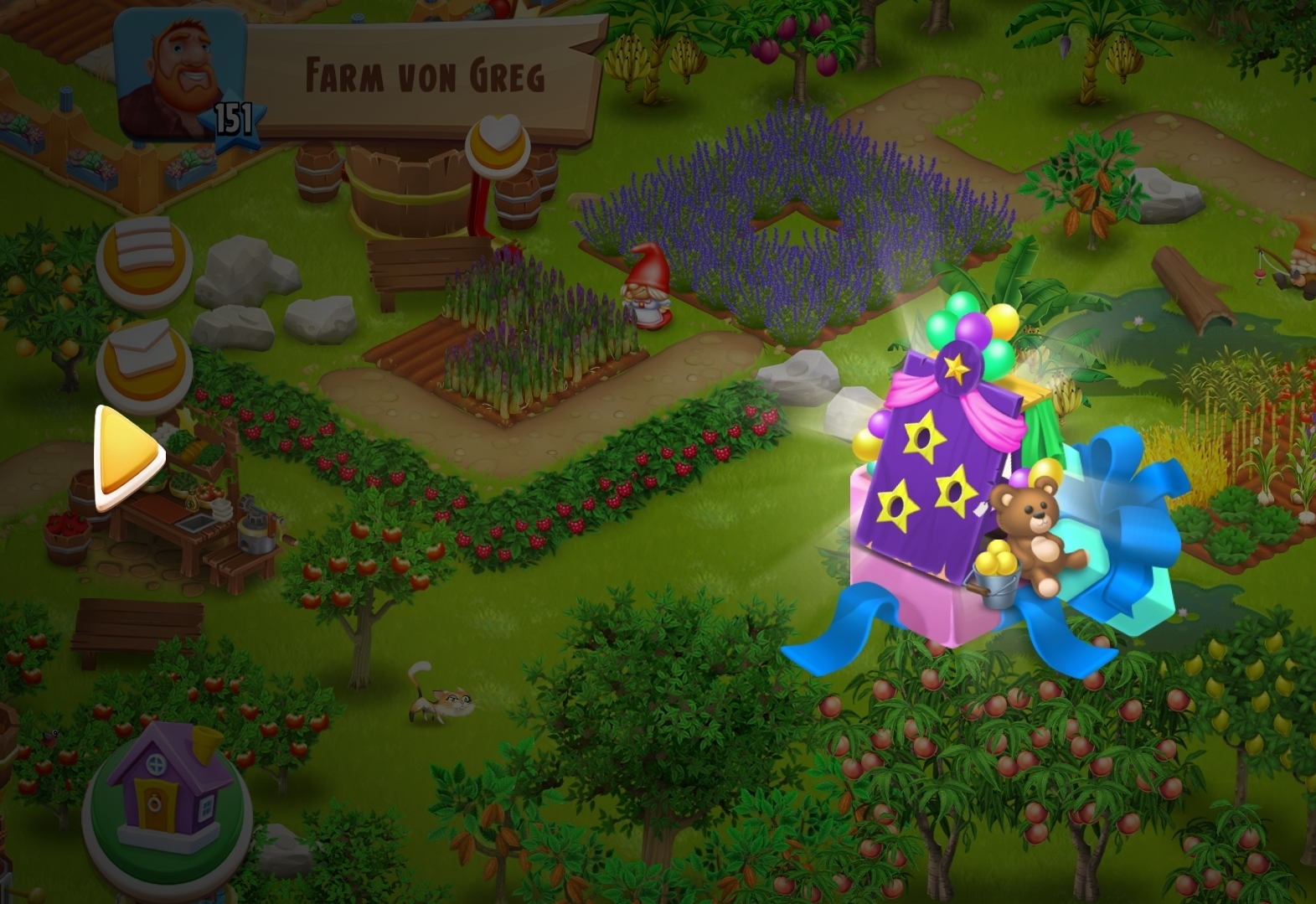Click the "Farm von Greg" name sign
The width and height of the screenshot is (1316, 904).
pyautogui.click(x=425, y=75)
